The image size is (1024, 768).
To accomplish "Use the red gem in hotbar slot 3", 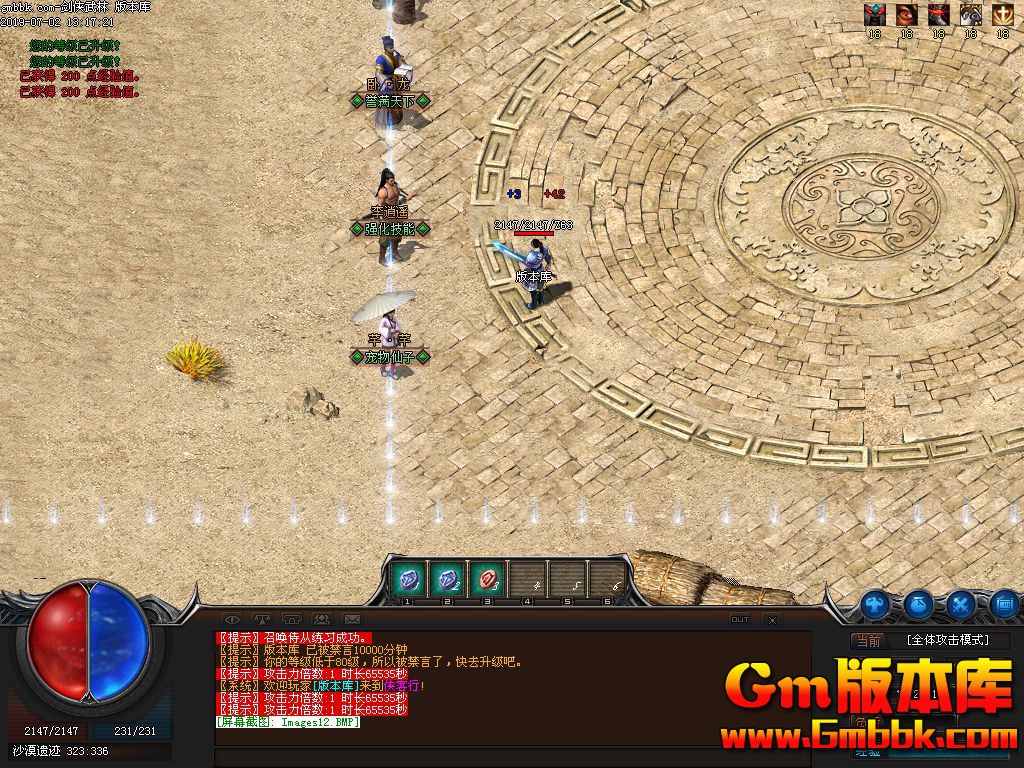I will tap(487, 579).
